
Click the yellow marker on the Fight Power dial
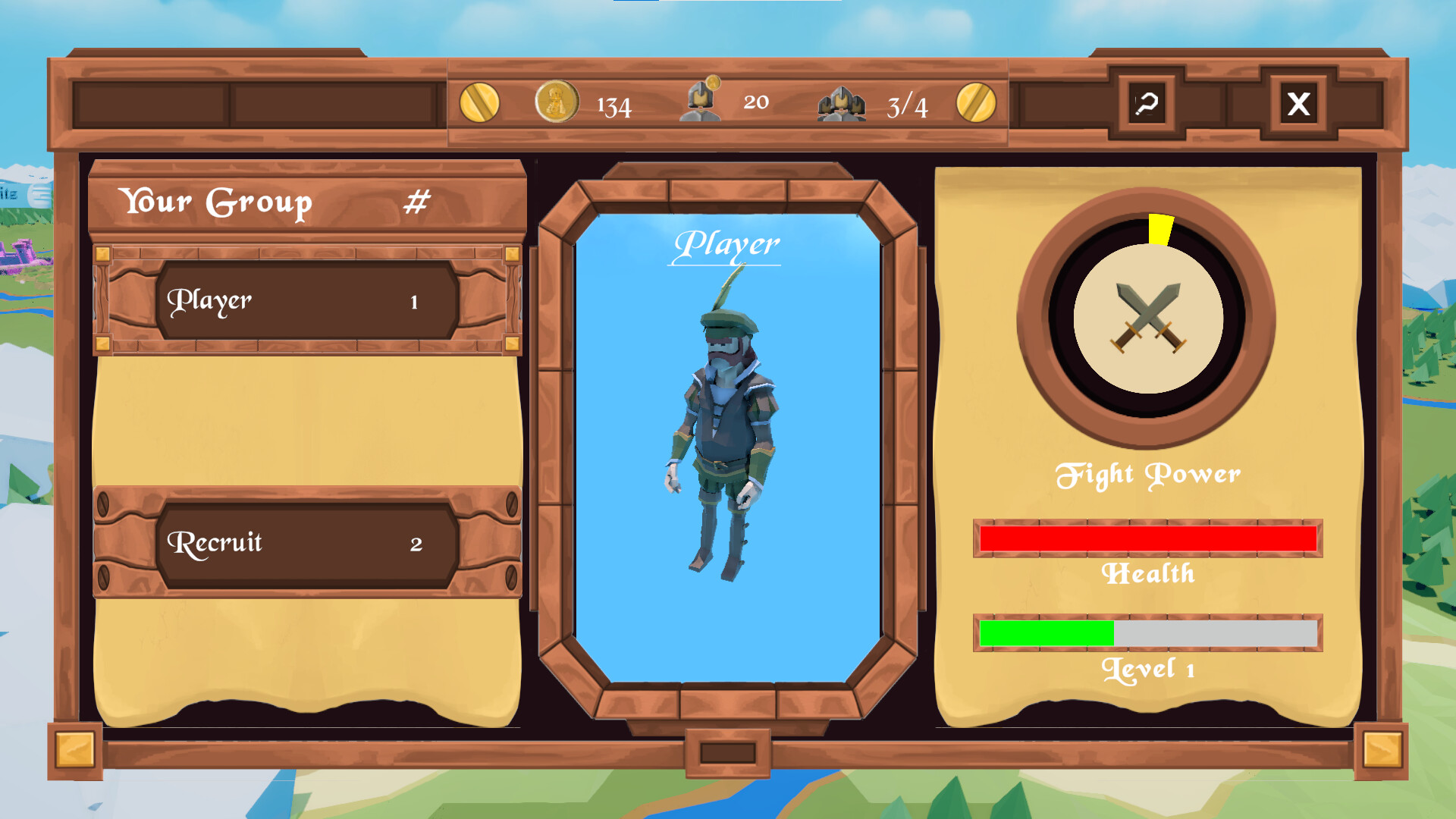[x=1160, y=227]
